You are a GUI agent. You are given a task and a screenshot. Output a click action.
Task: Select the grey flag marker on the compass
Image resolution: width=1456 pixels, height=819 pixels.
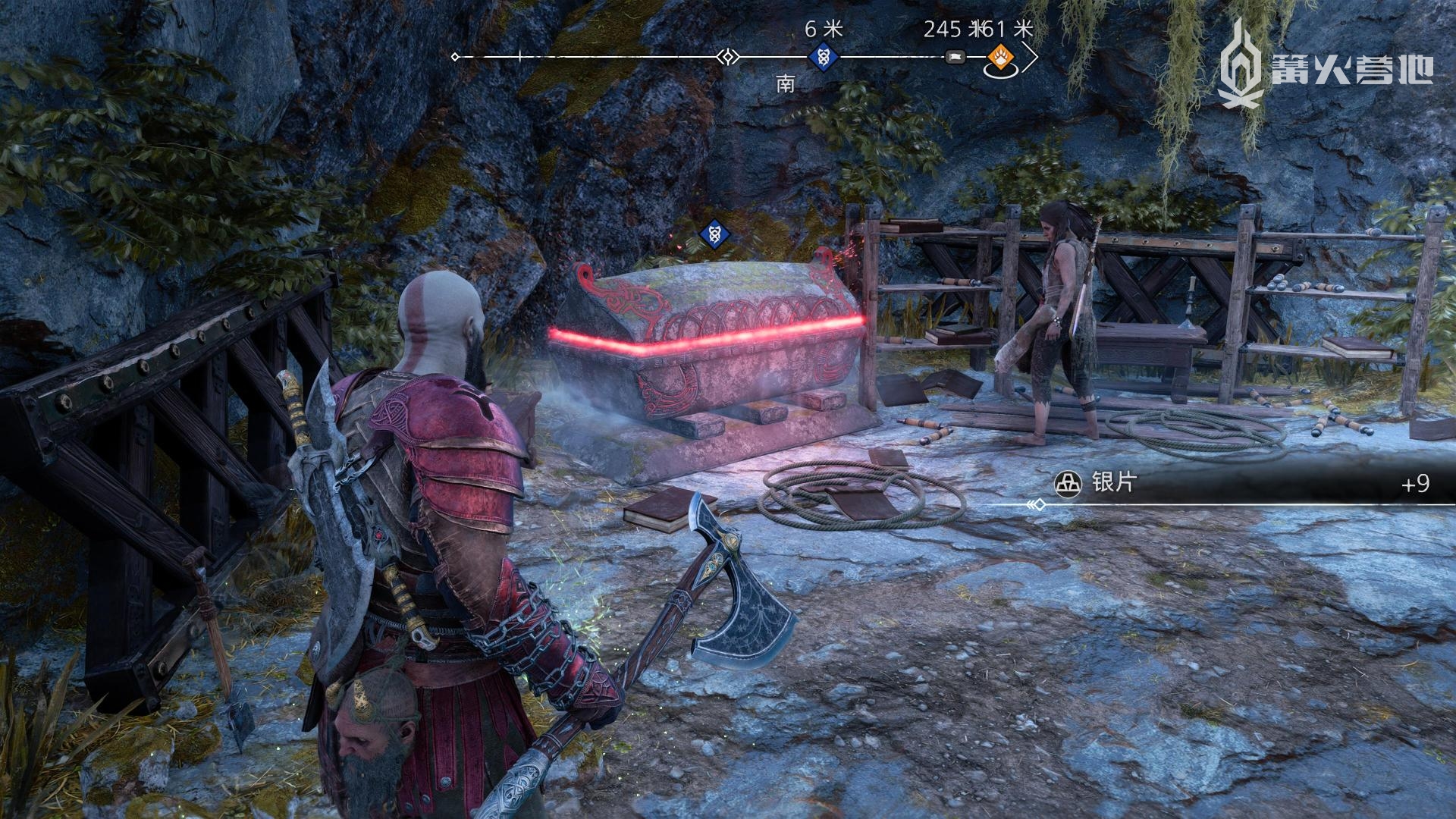tap(955, 57)
